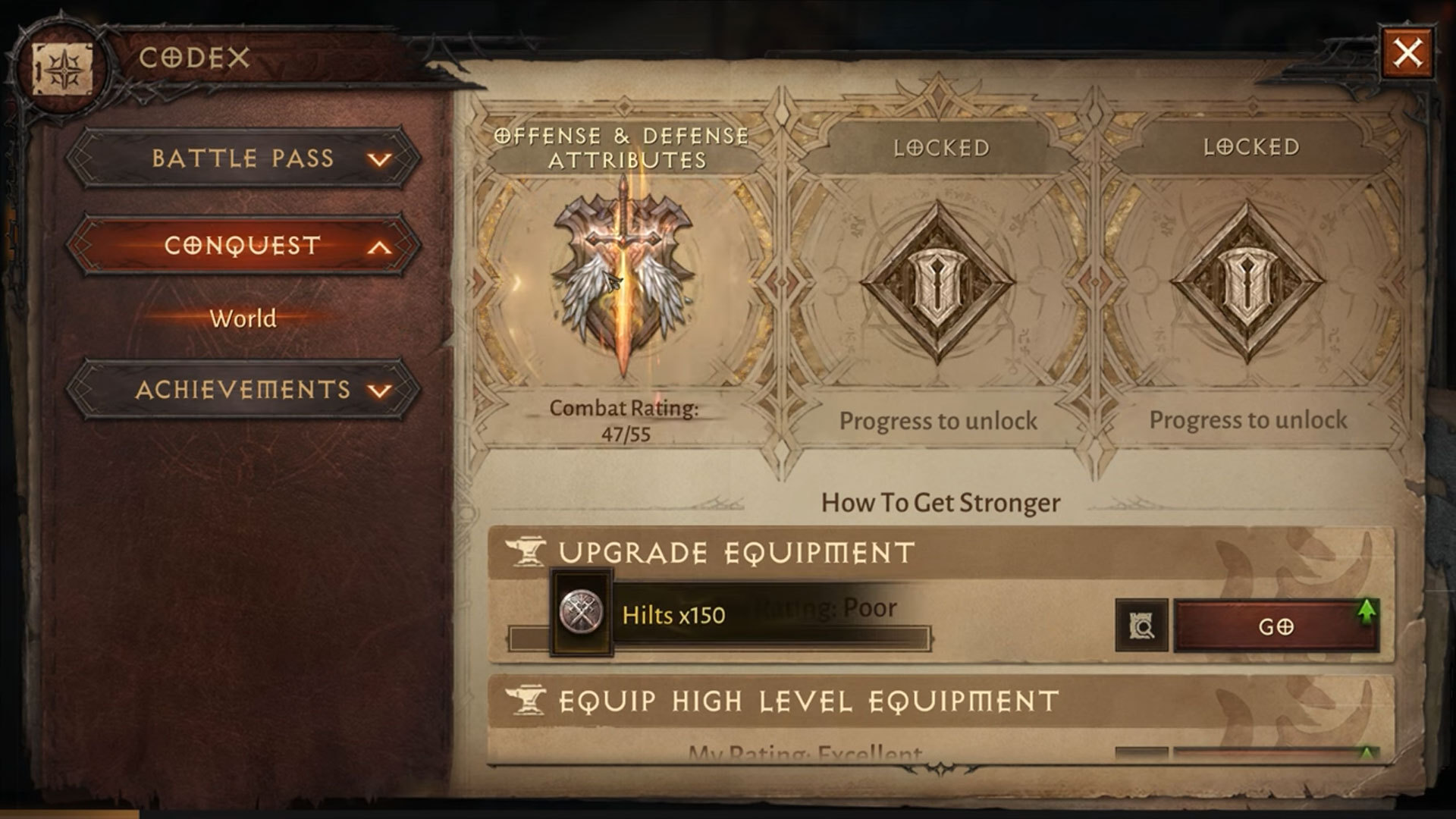Click the Codex compass emblem icon
1456x819 pixels.
coord(62,69)
